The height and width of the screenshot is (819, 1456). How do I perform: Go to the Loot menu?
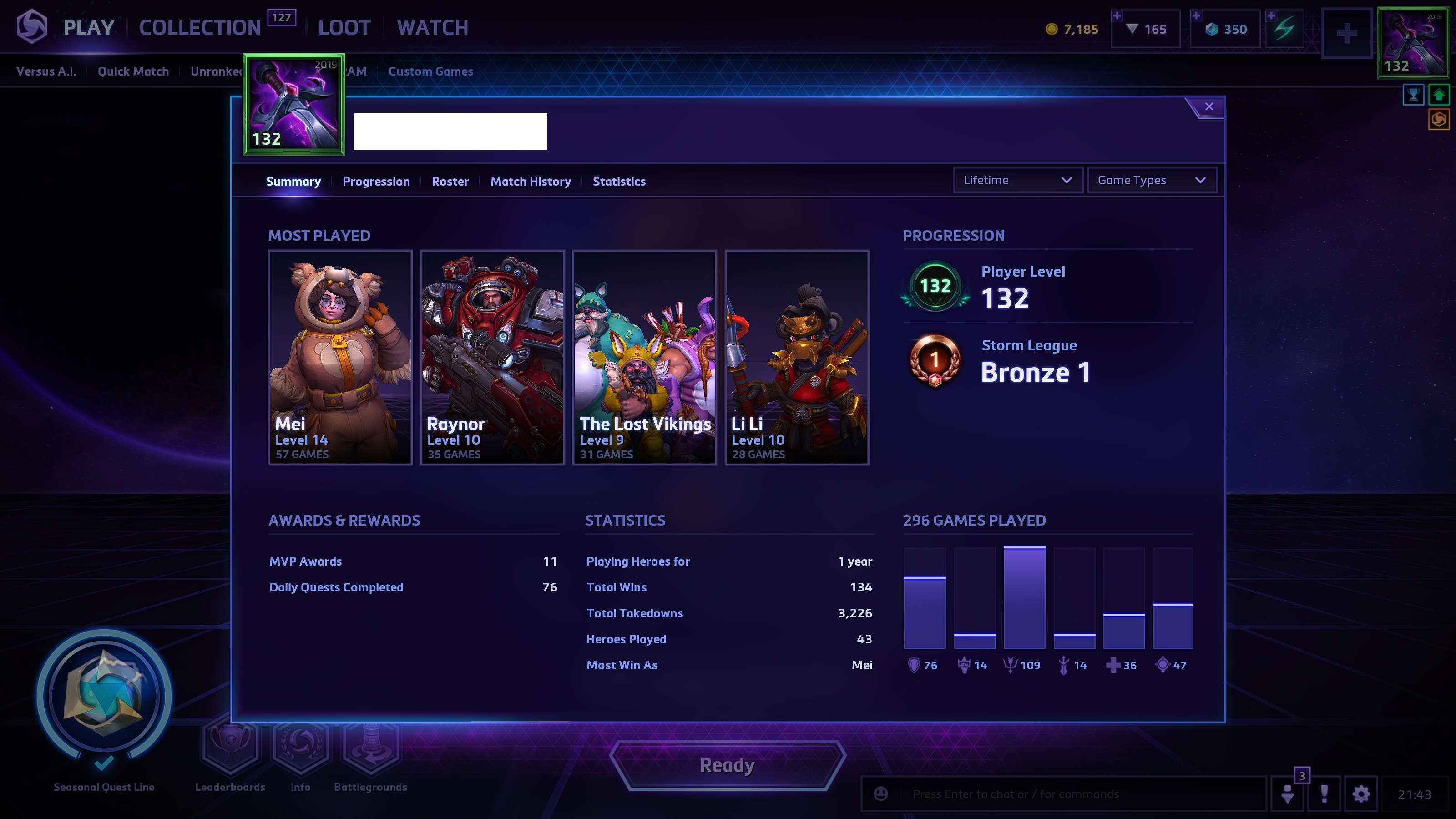(344, 27)
